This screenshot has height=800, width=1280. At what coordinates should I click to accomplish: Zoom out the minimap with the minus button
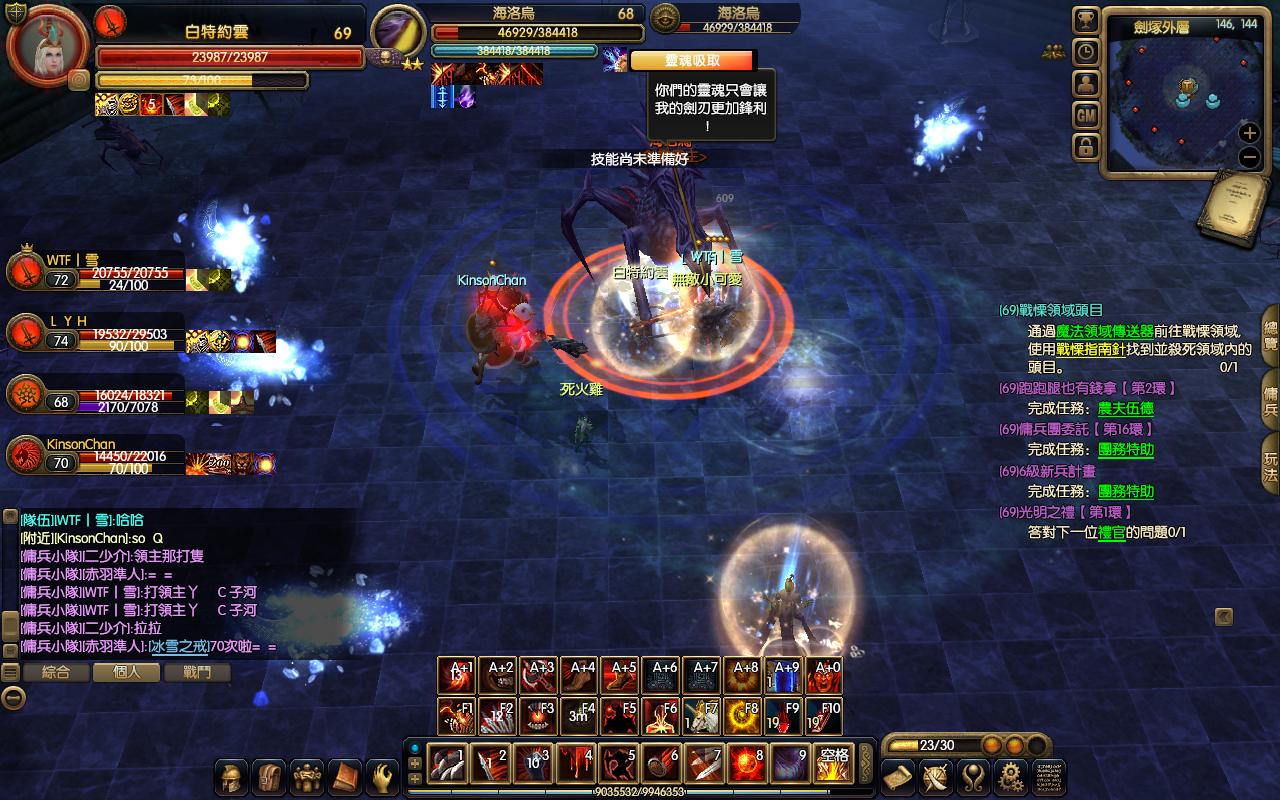tap(1249, 157)
